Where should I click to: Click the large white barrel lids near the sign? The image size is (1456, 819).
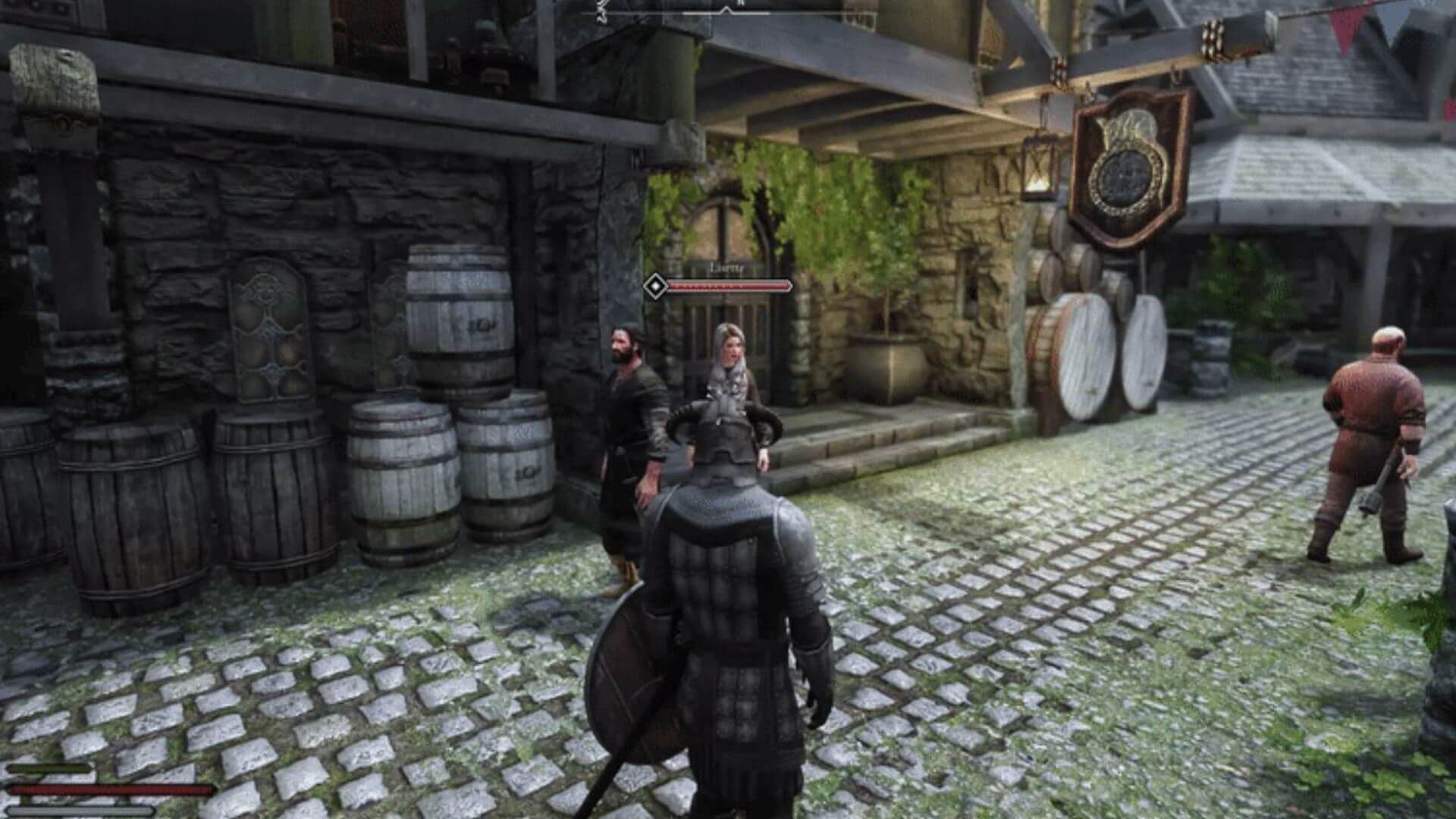point(1084,356)
